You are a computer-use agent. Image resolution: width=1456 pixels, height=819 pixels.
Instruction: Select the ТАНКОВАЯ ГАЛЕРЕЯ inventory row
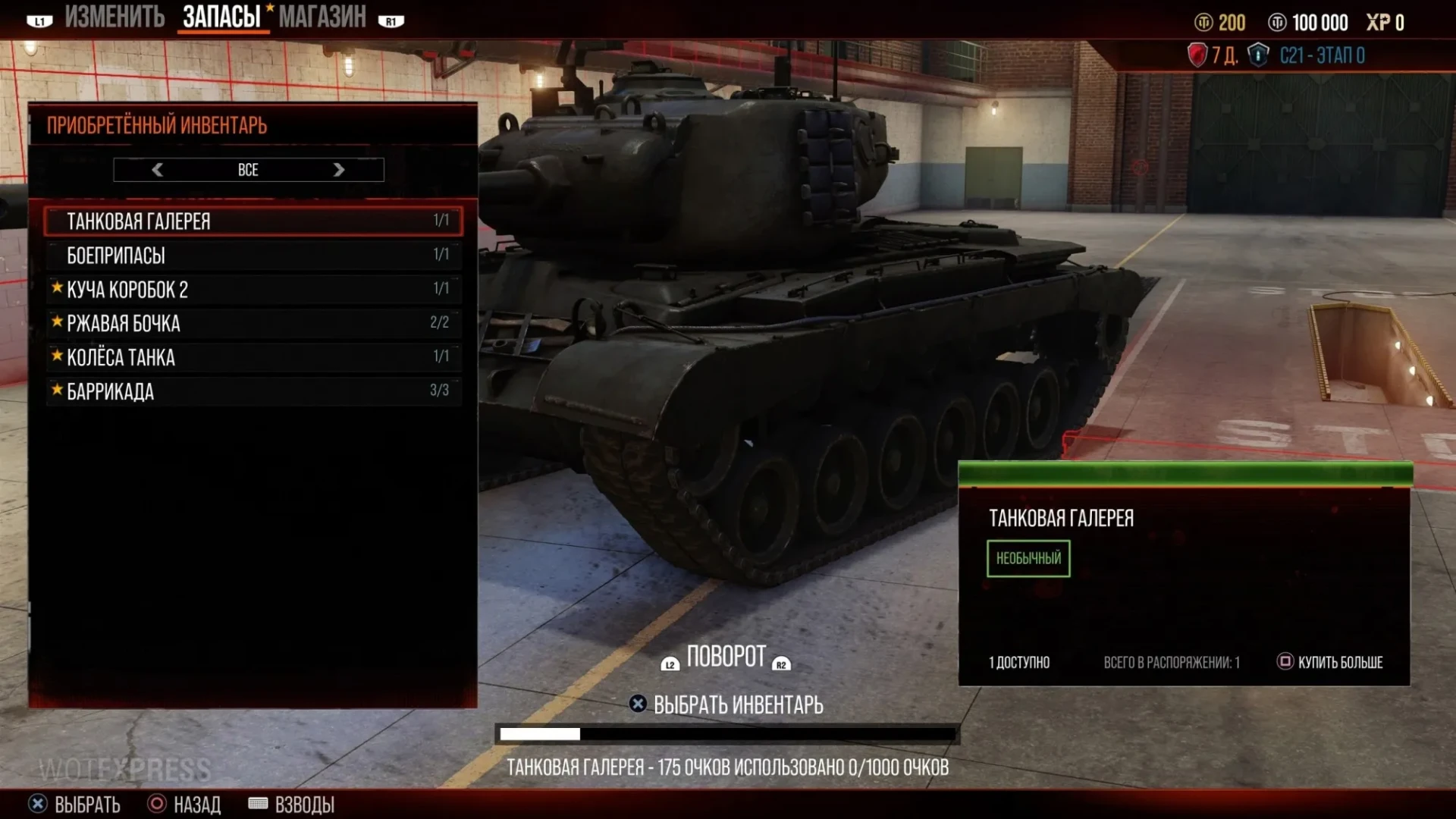253,221
